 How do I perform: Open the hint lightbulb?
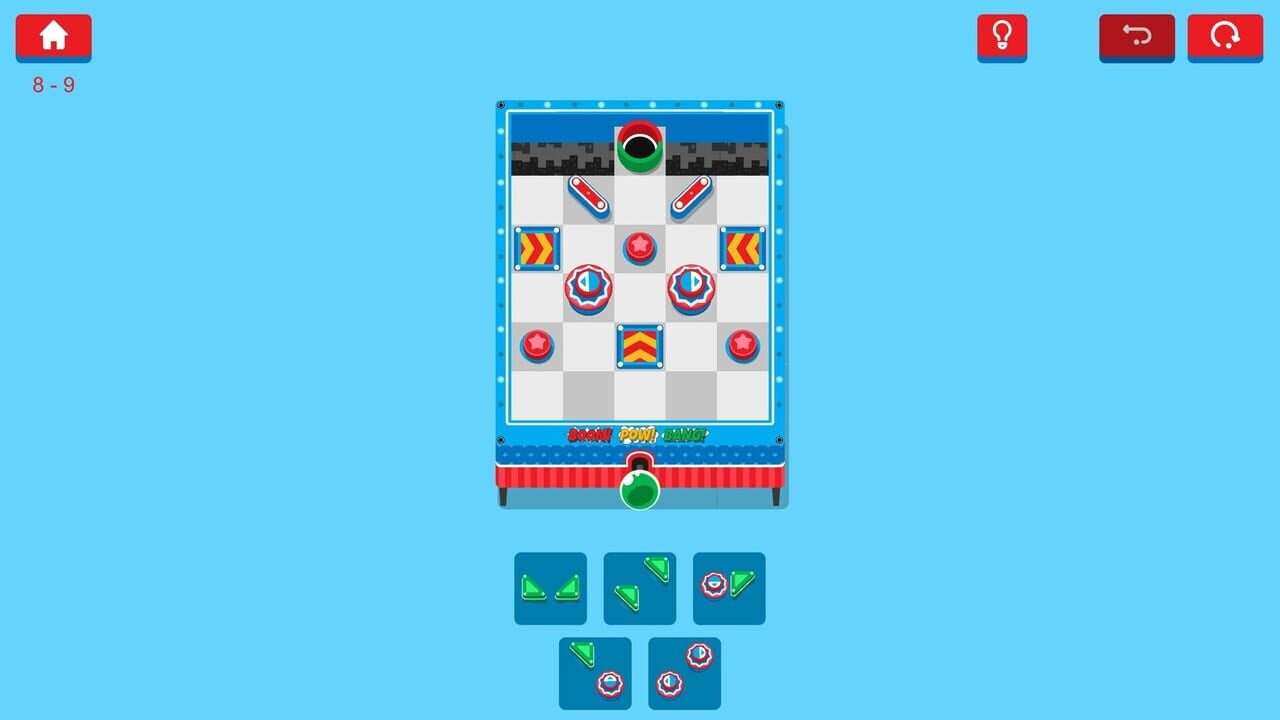tap(1003, 37)
